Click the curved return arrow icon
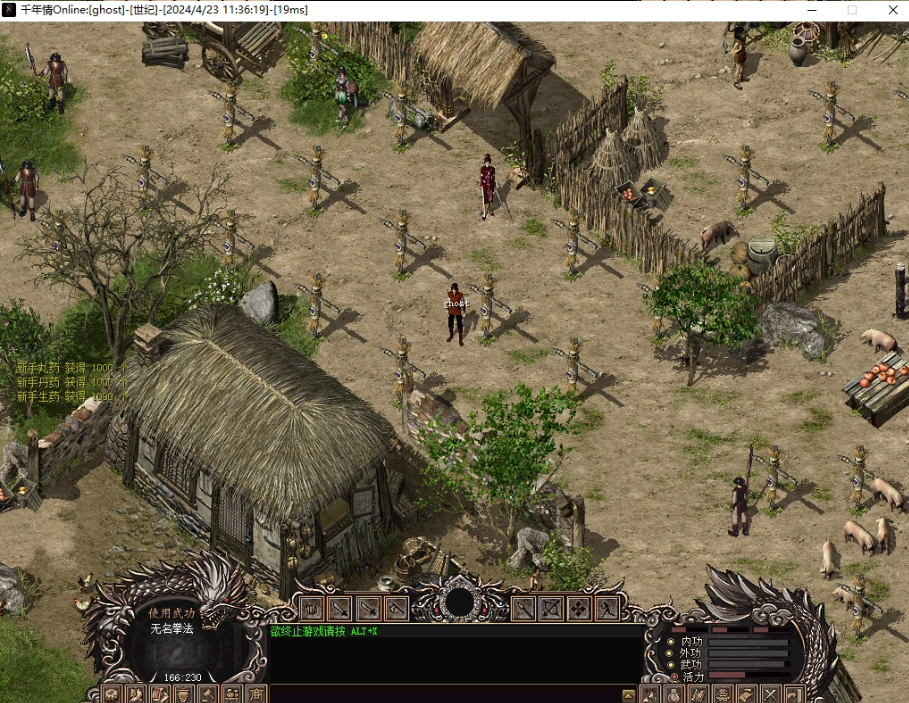 [795, 694]
